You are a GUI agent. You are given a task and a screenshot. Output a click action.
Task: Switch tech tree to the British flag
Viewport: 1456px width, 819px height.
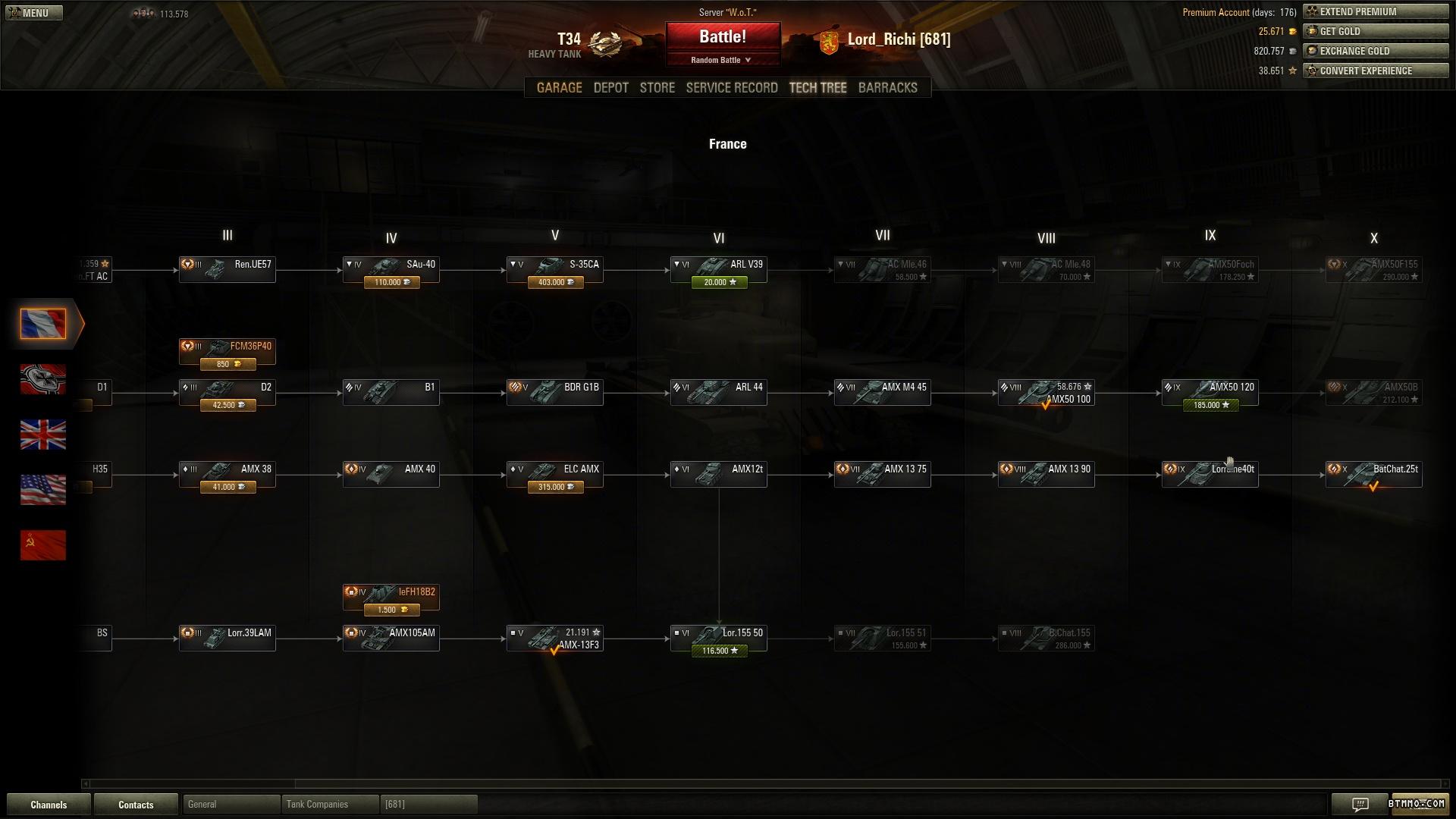(x=43, y=435)
